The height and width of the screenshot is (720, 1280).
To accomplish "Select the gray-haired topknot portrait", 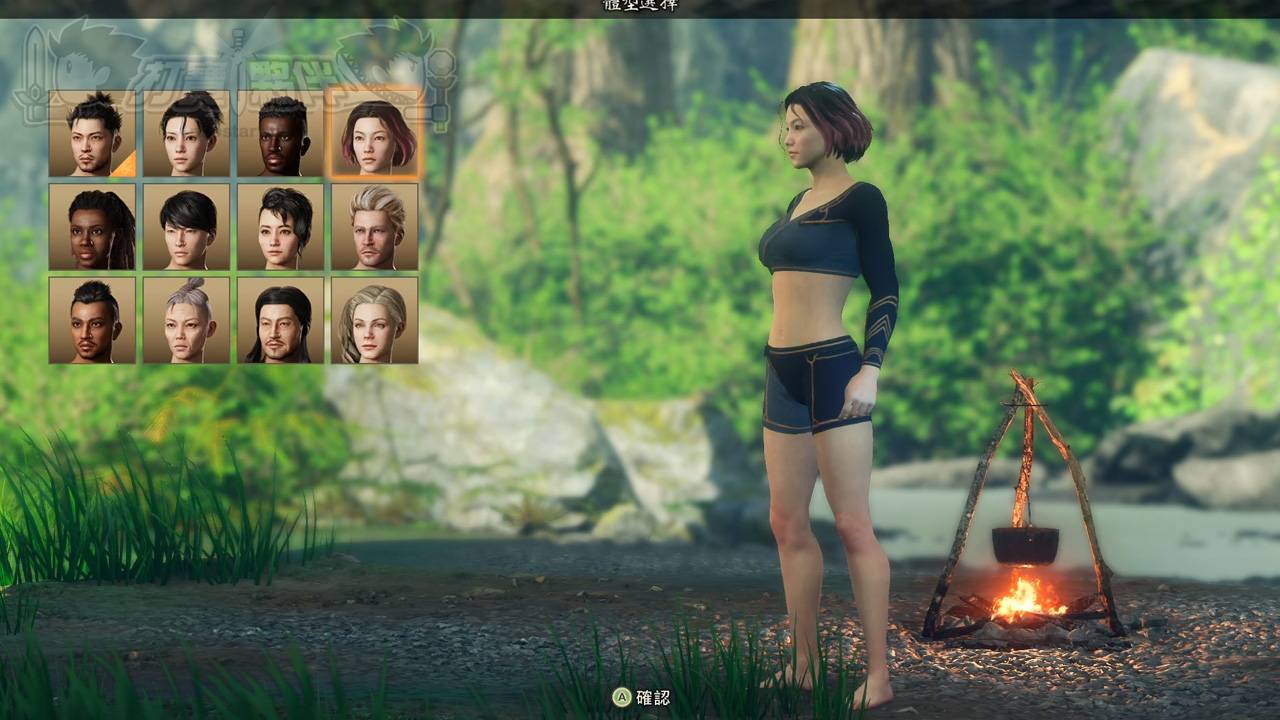I will click(186, 320).
